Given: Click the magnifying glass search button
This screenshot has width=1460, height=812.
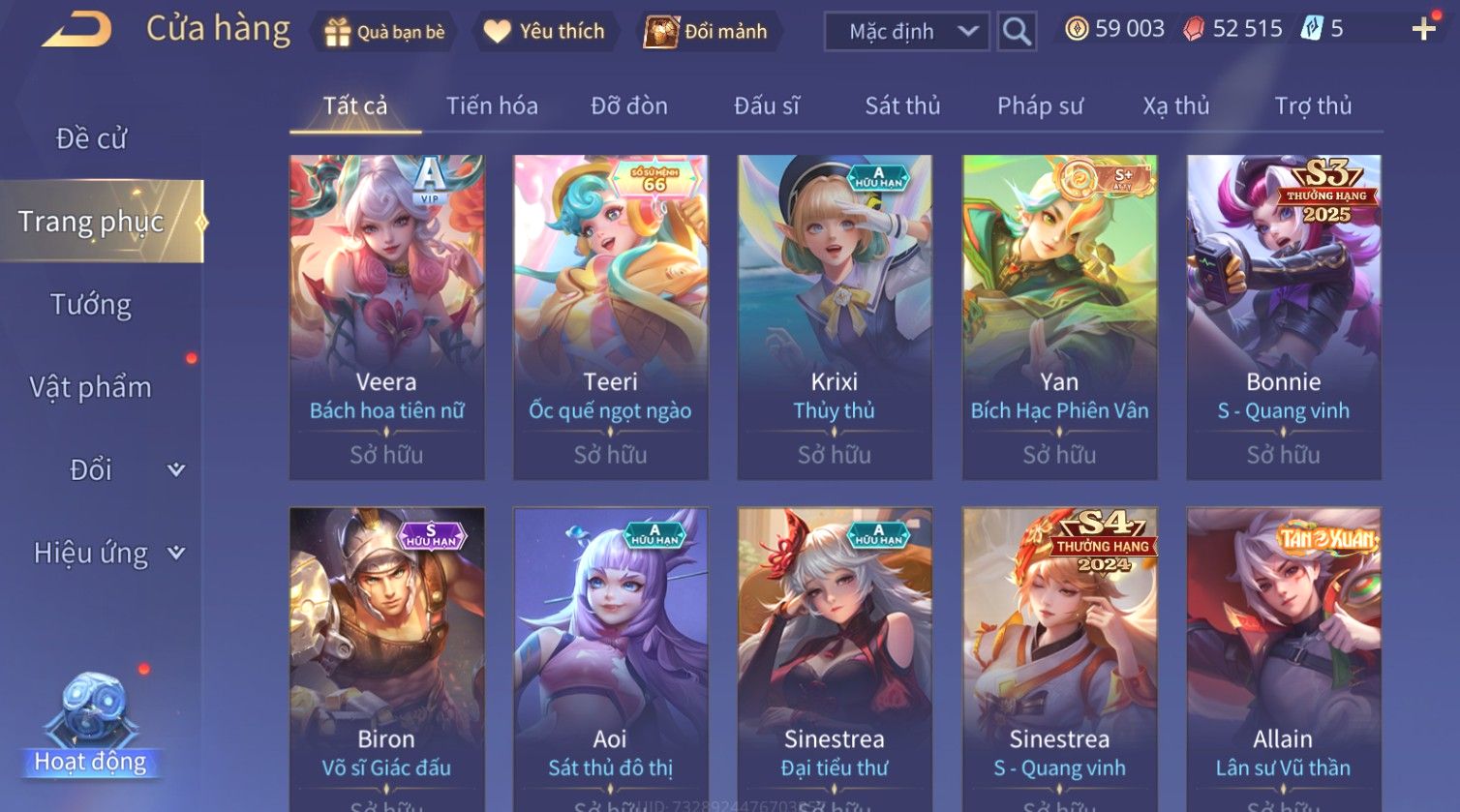Looking at the screenshot, I should click(x=1017, y=32).
